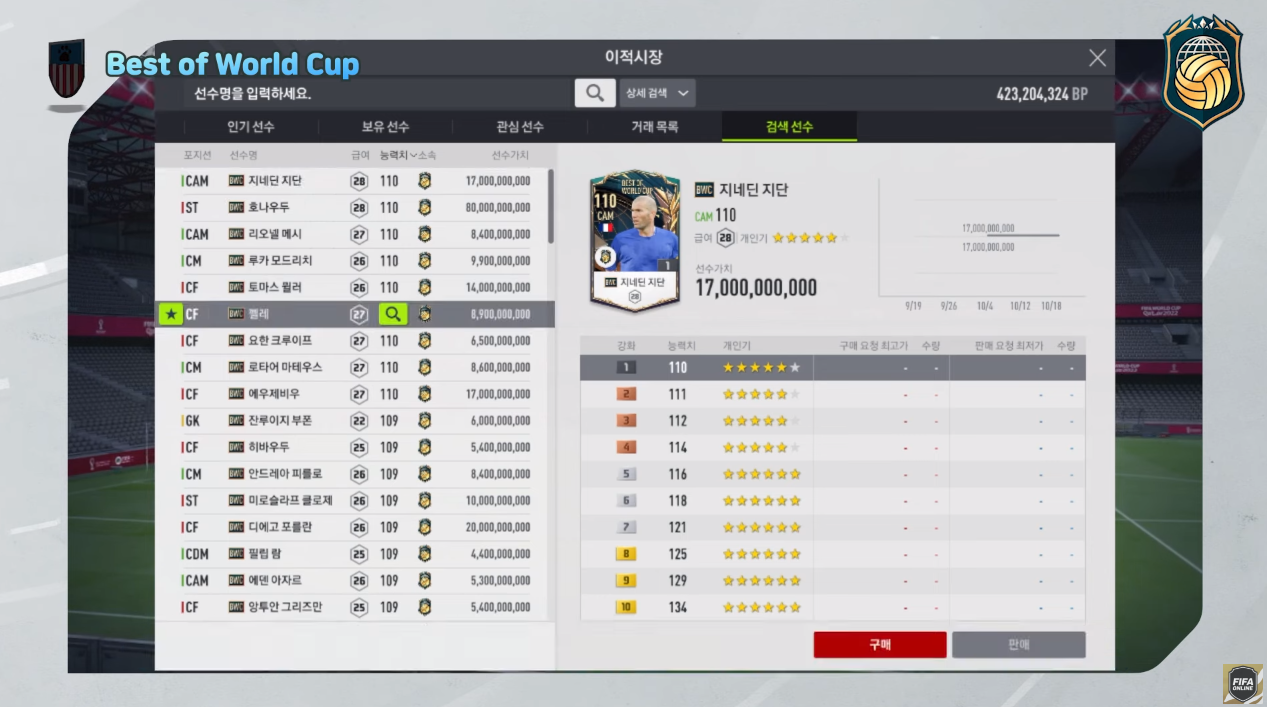Toggle the favorite star on 펠레's row
This screenshot has width=1267, height=707.
click(x=171, y=314)
